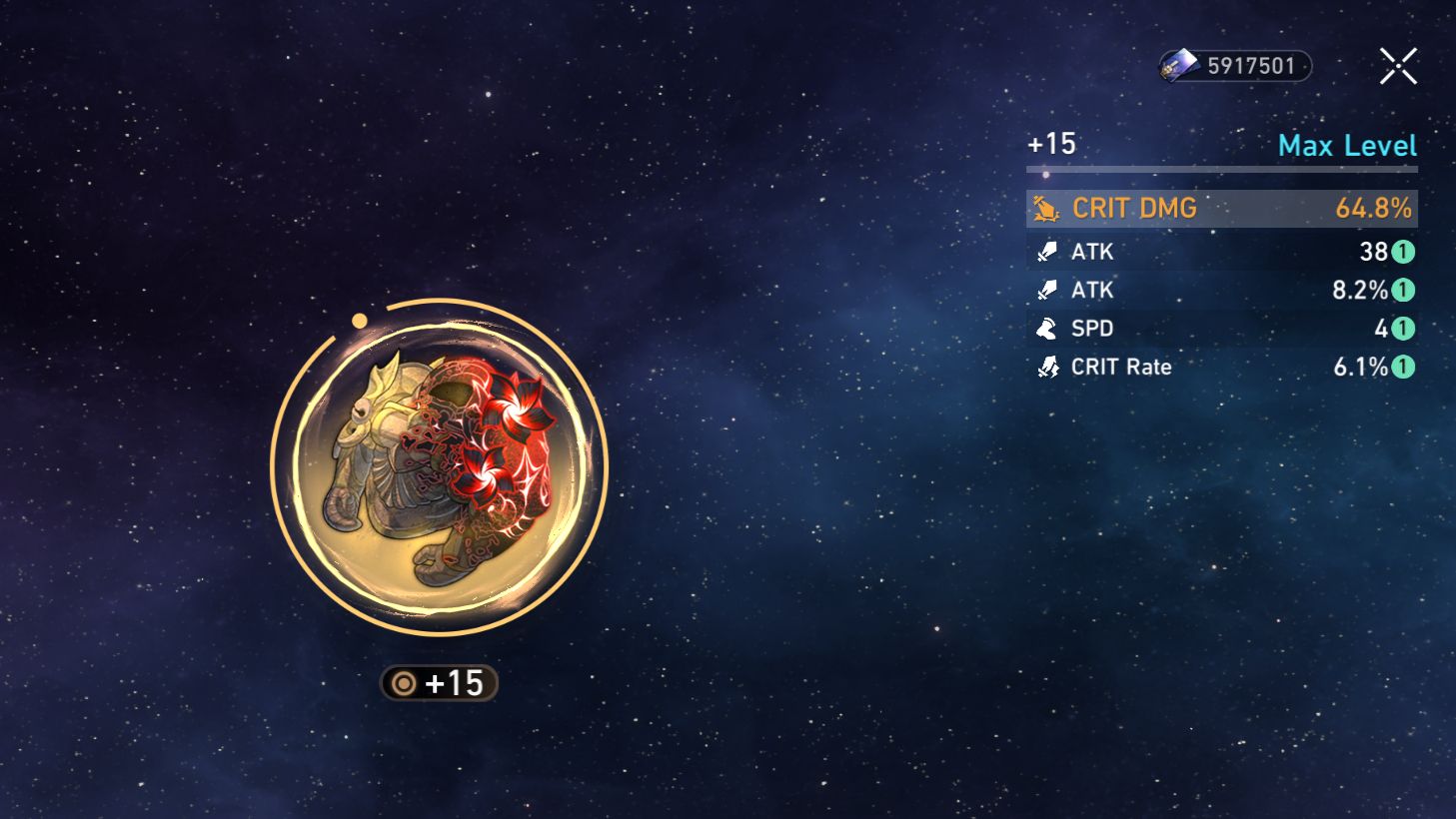This screenshot has height=819, width=1456.
Task: Click the CRIT DMG stat icon
Action: [x=1045, y=208]
